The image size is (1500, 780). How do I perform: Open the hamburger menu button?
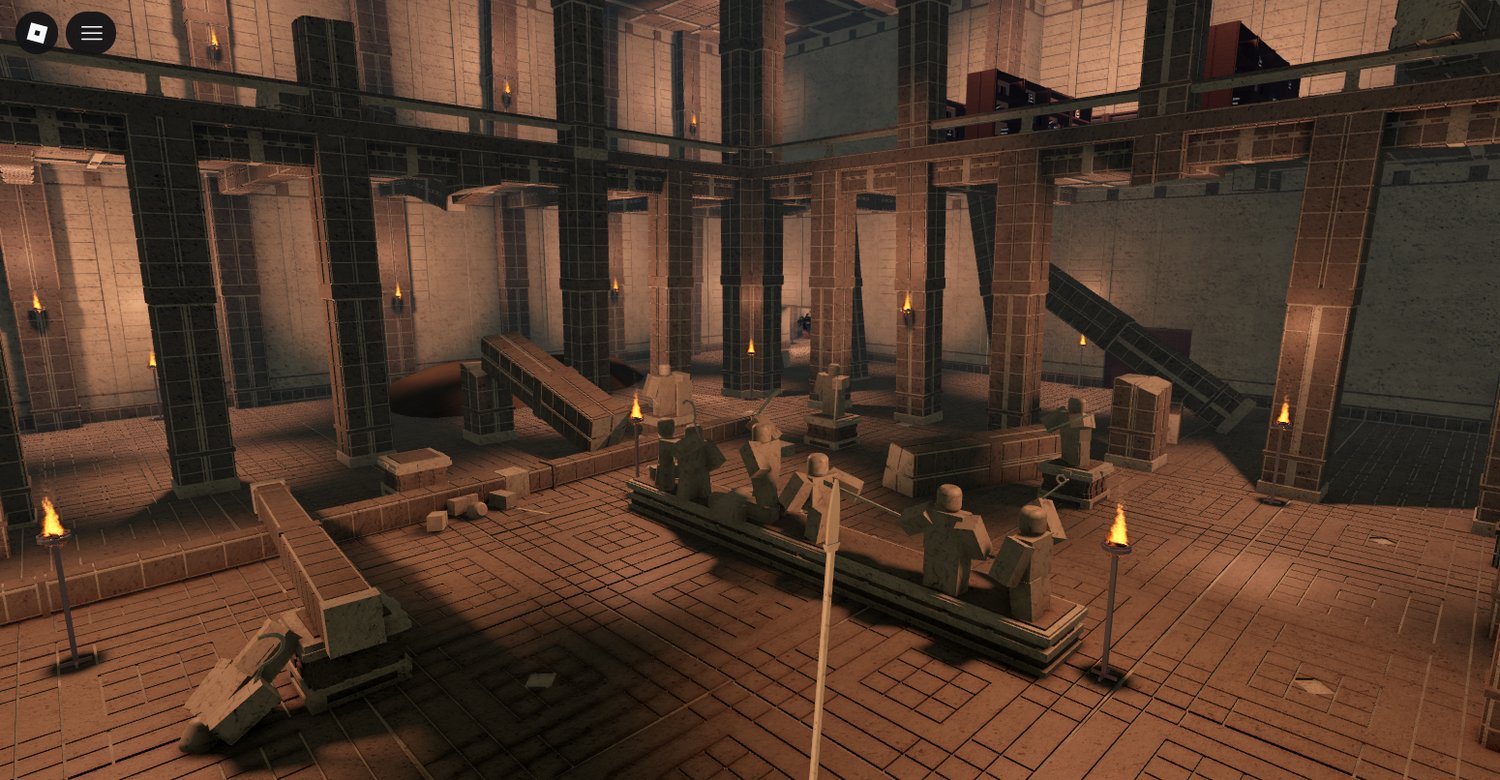[x=91, y=33]
